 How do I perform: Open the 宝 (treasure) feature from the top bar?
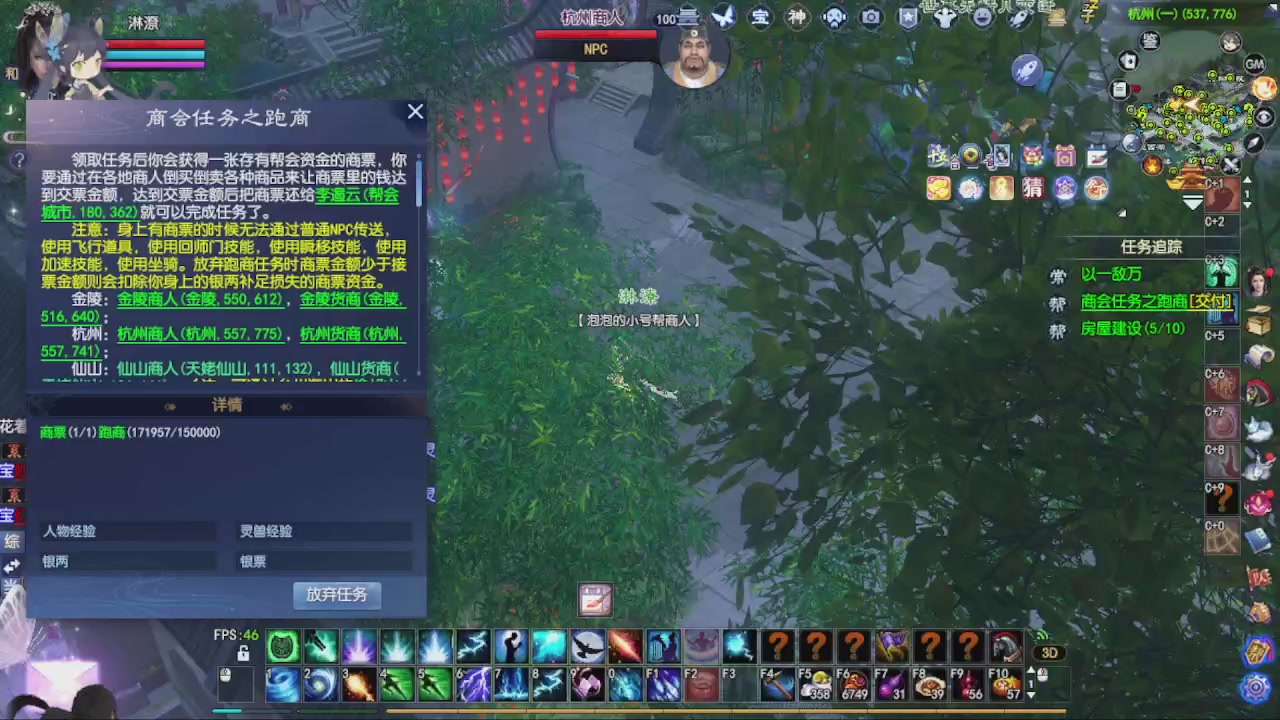[x=760, y=17]
